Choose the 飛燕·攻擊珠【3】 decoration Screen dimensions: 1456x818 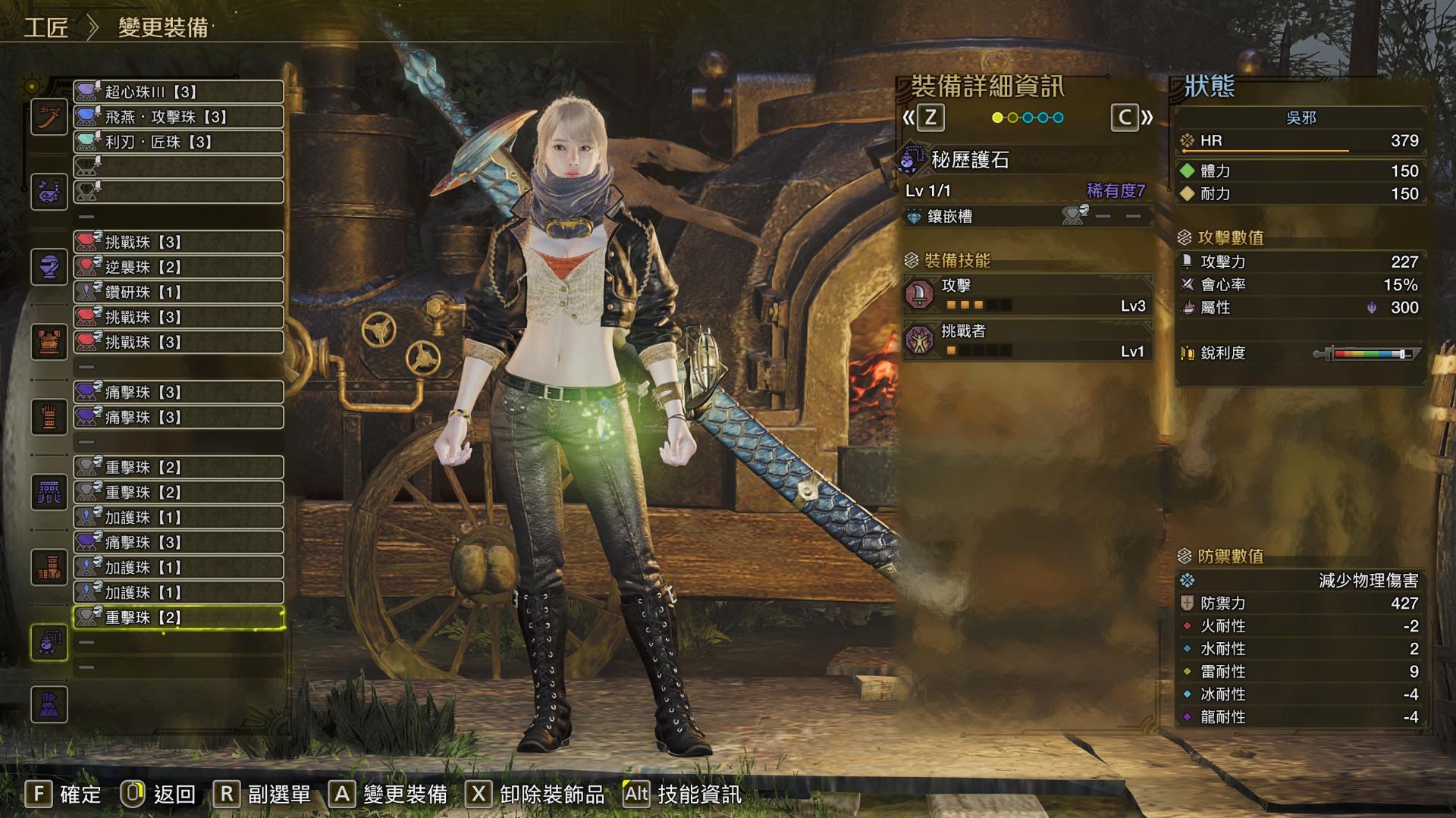(178, 117)
